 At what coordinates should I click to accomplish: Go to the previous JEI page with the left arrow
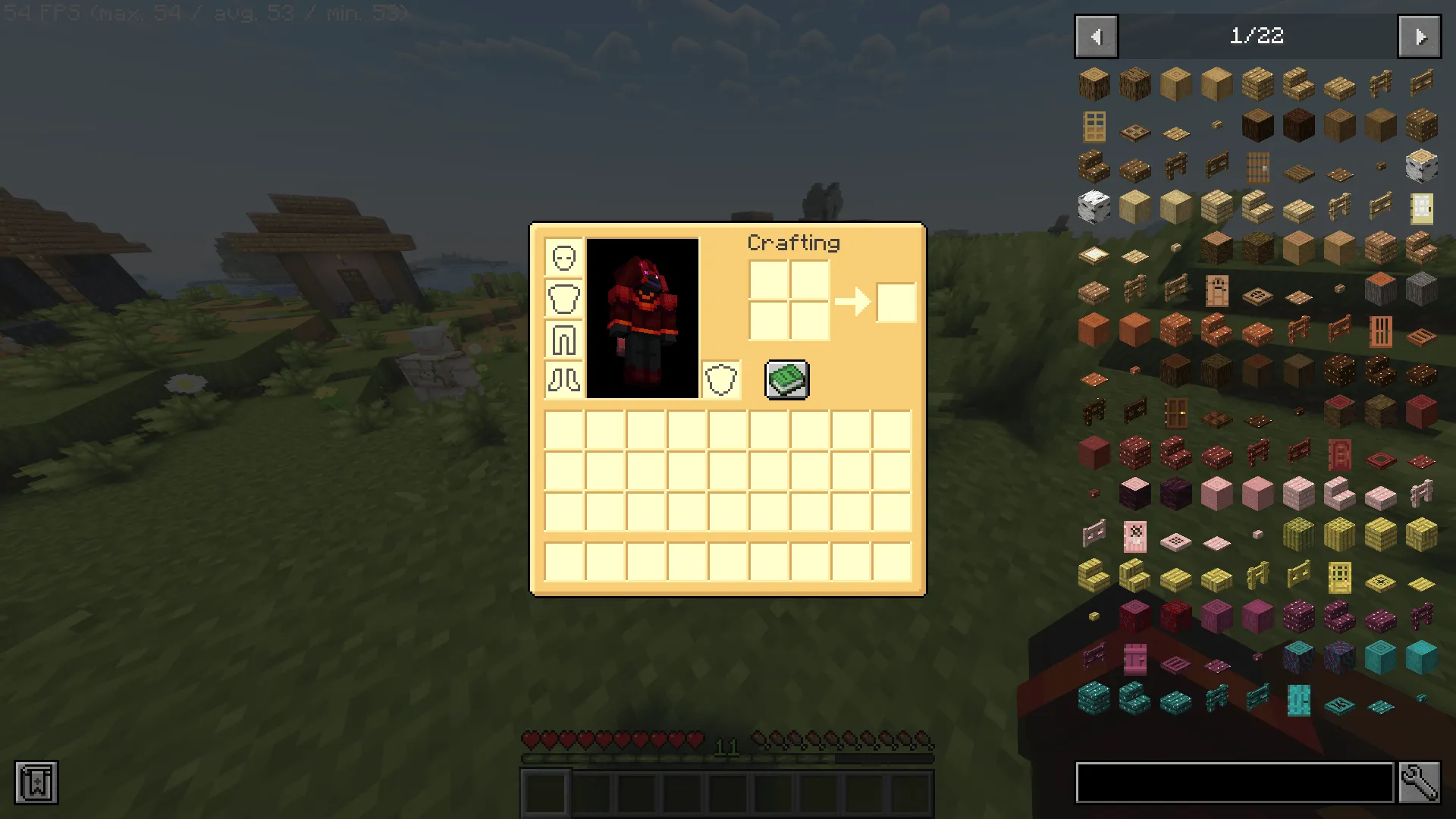[1095, 36]
